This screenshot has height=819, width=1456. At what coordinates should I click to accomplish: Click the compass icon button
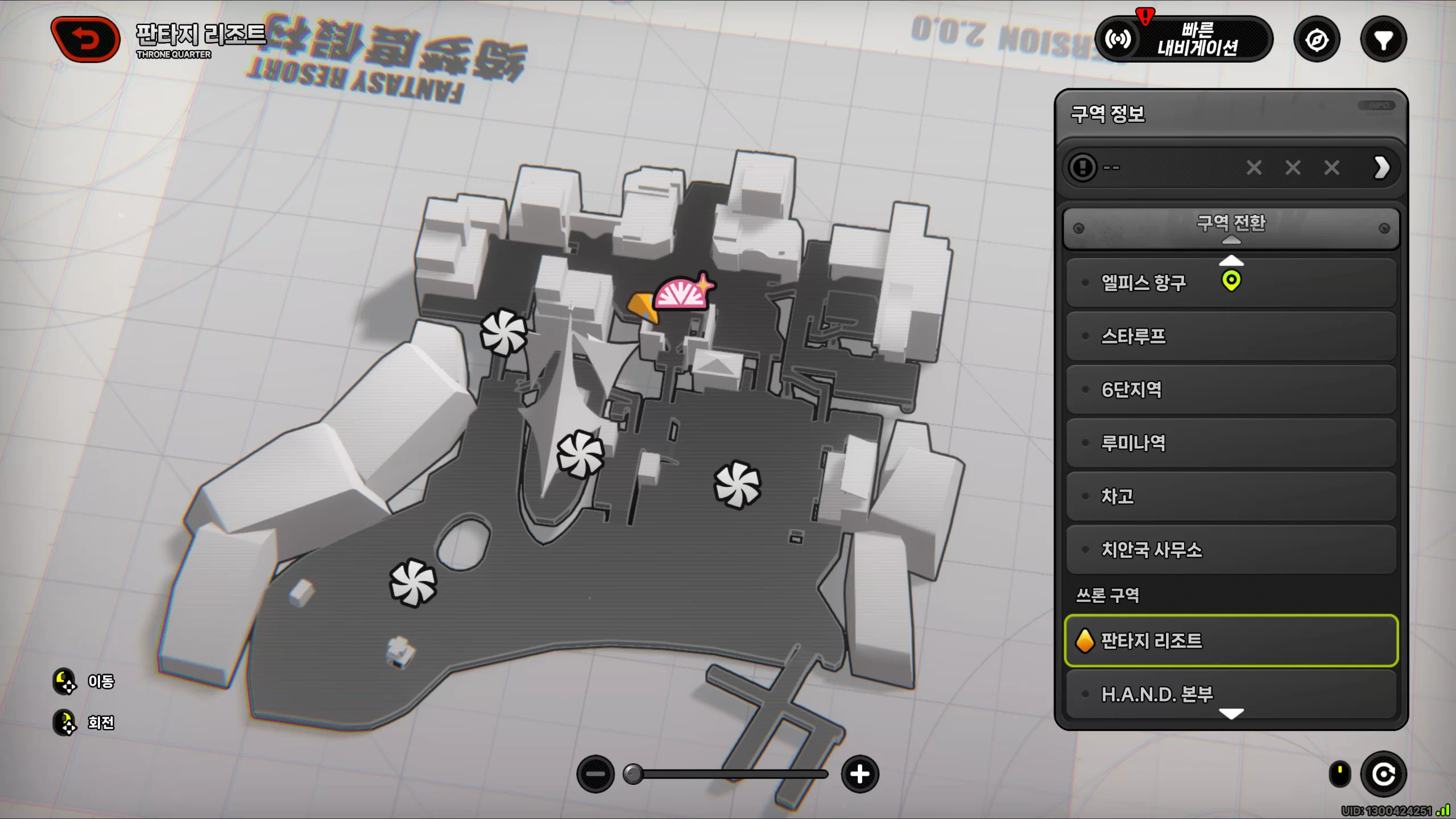tap(1317, 40)
